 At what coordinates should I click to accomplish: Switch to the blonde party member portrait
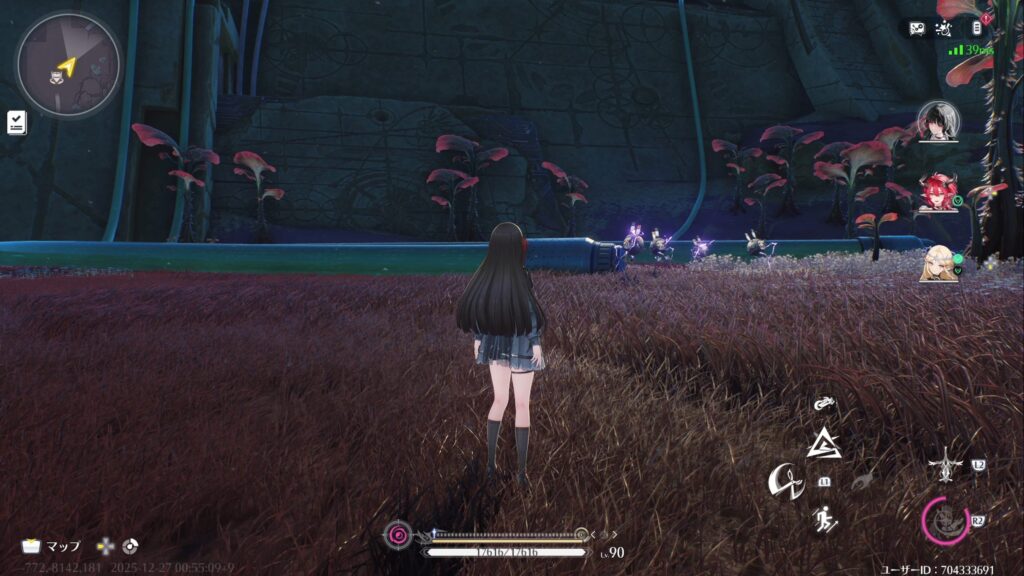coord(938,262)
